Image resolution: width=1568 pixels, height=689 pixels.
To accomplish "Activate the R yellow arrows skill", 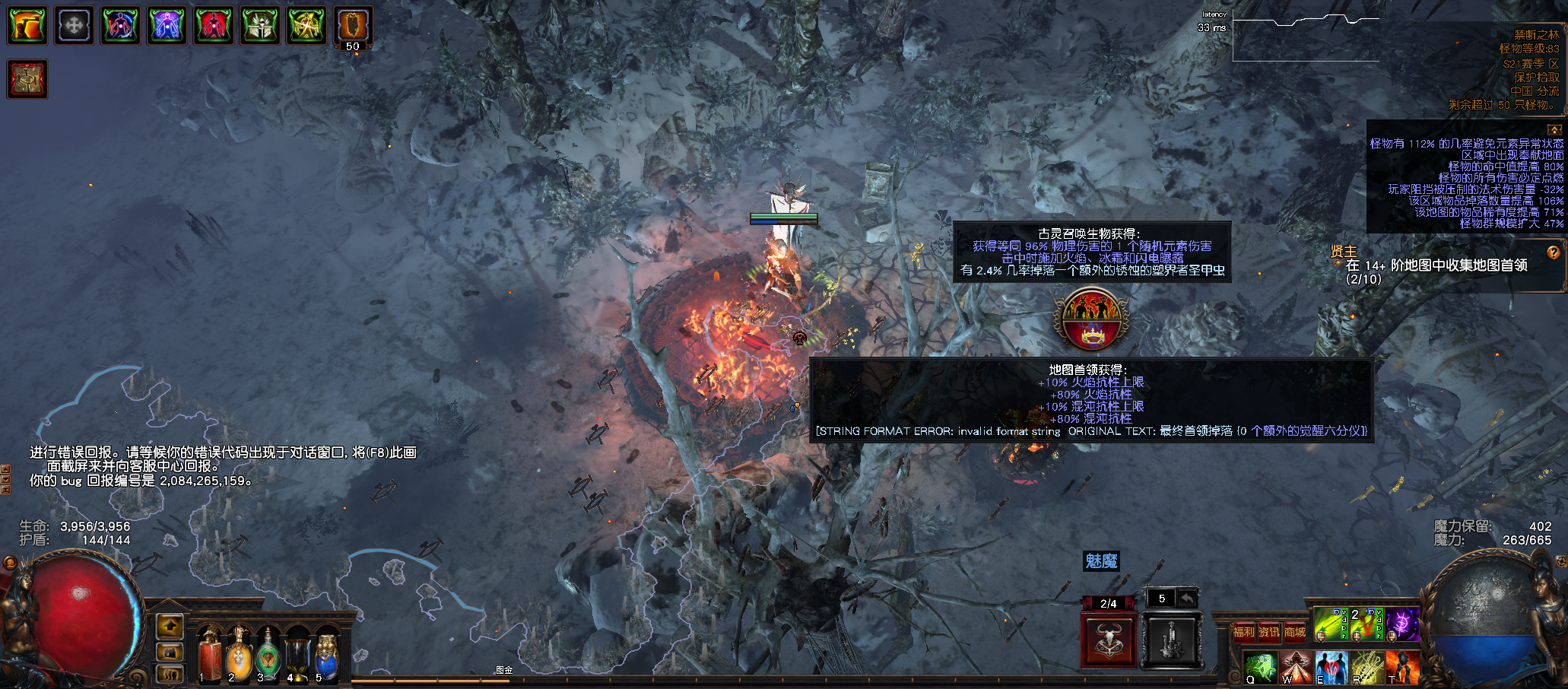I will [1366, 667].
